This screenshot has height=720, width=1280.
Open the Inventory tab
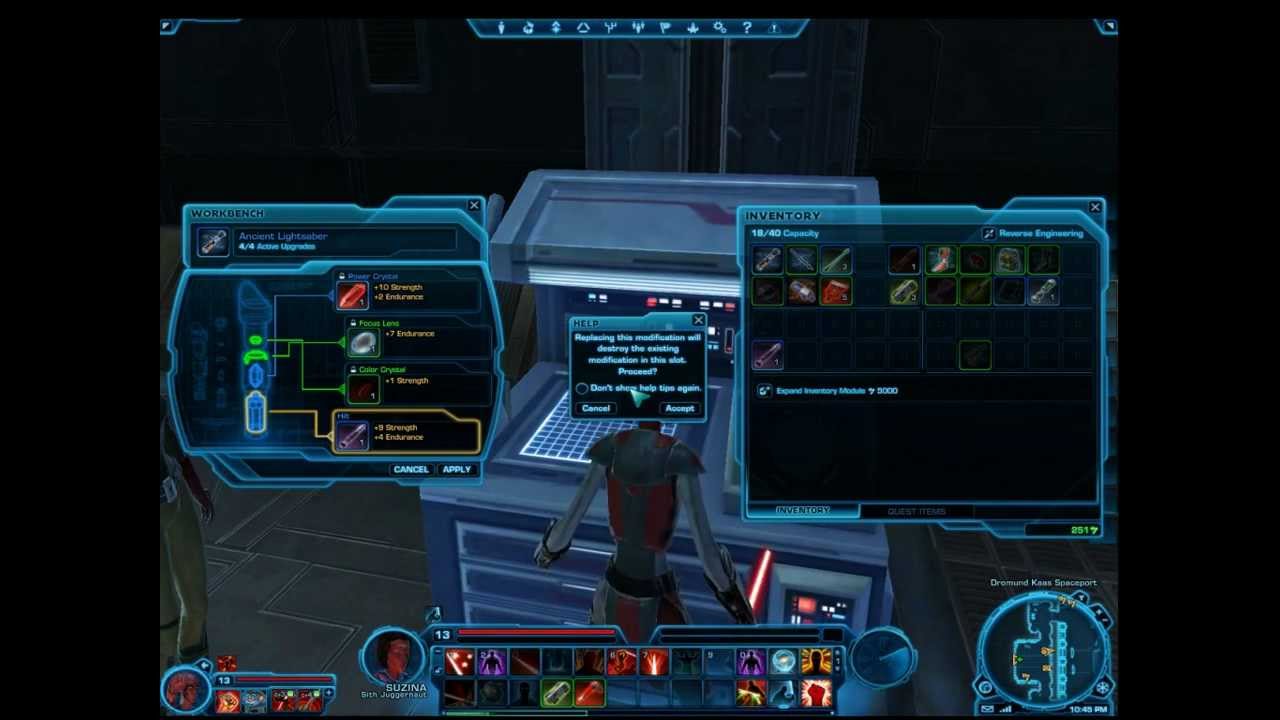[803, 511]
